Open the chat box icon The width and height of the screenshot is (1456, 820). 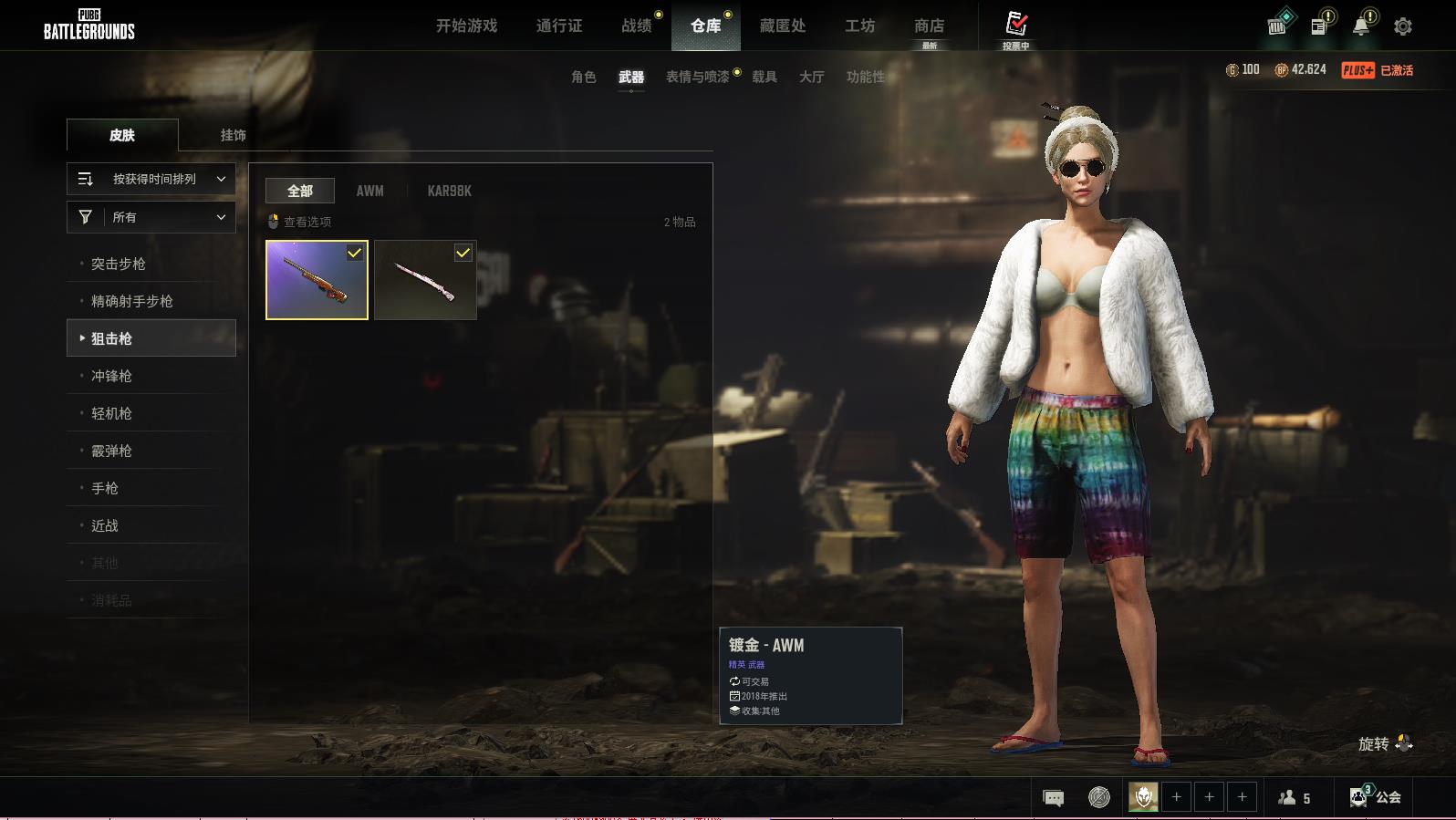pos(1053,798)
